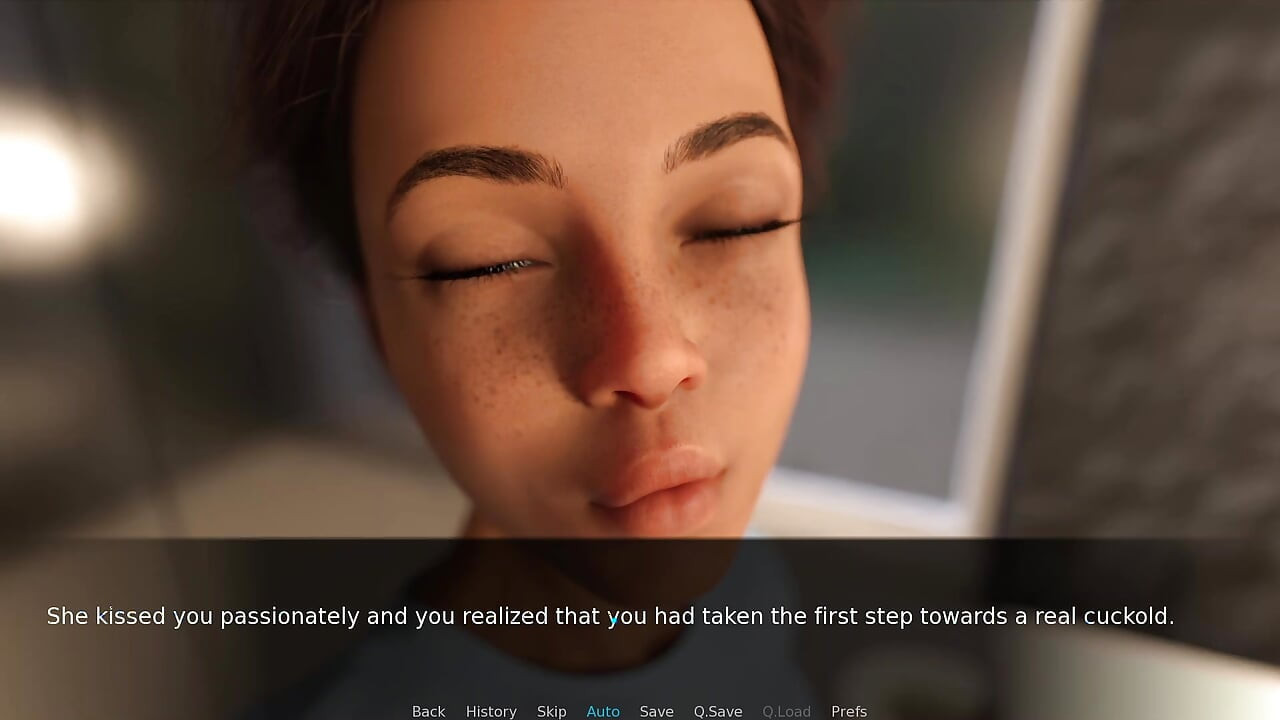
Task: Select Skip from the quick menu
Action: [551, 710]
